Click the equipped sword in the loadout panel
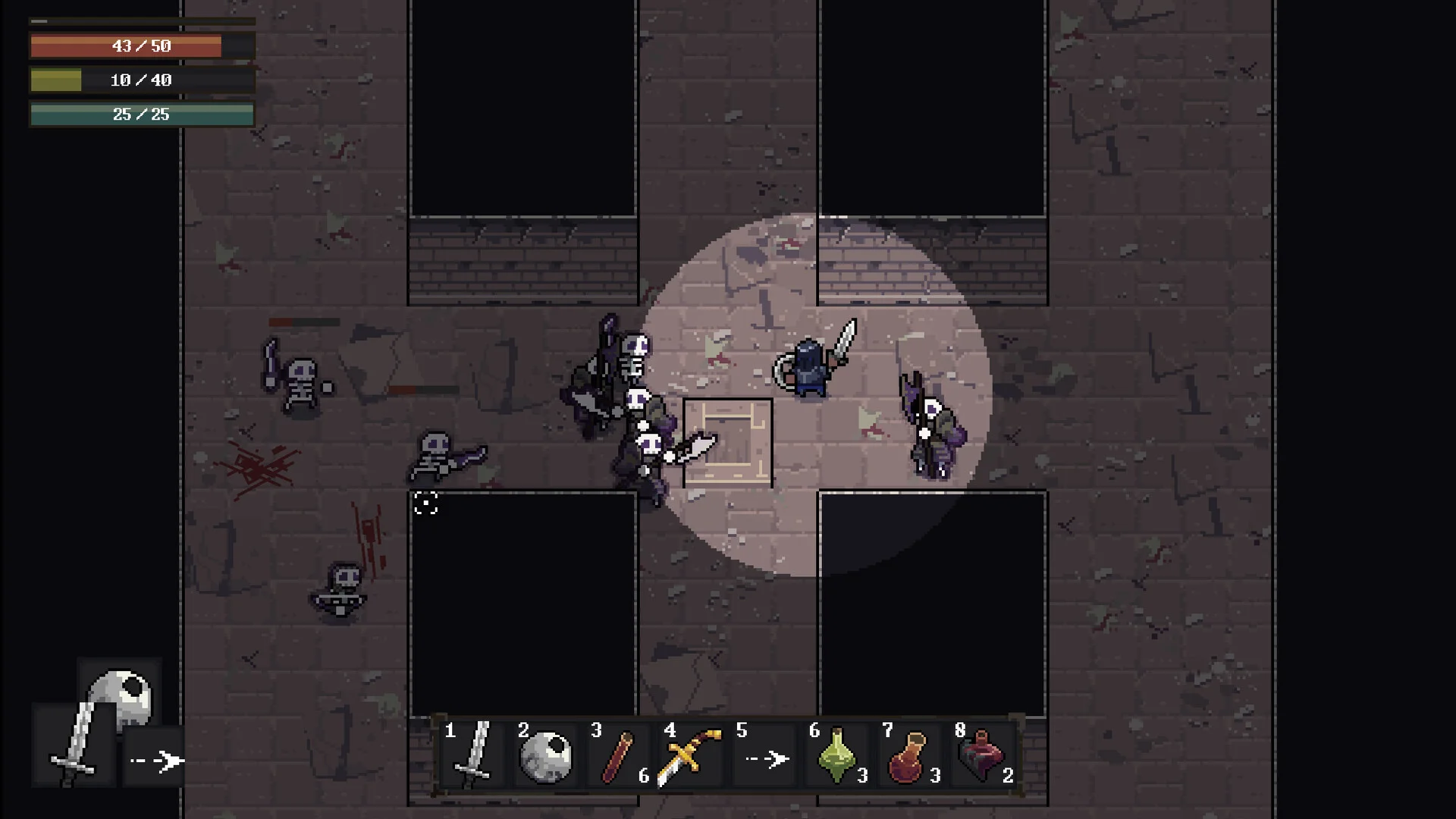Viewport: 1456px width, 819px height. [74, 745]
